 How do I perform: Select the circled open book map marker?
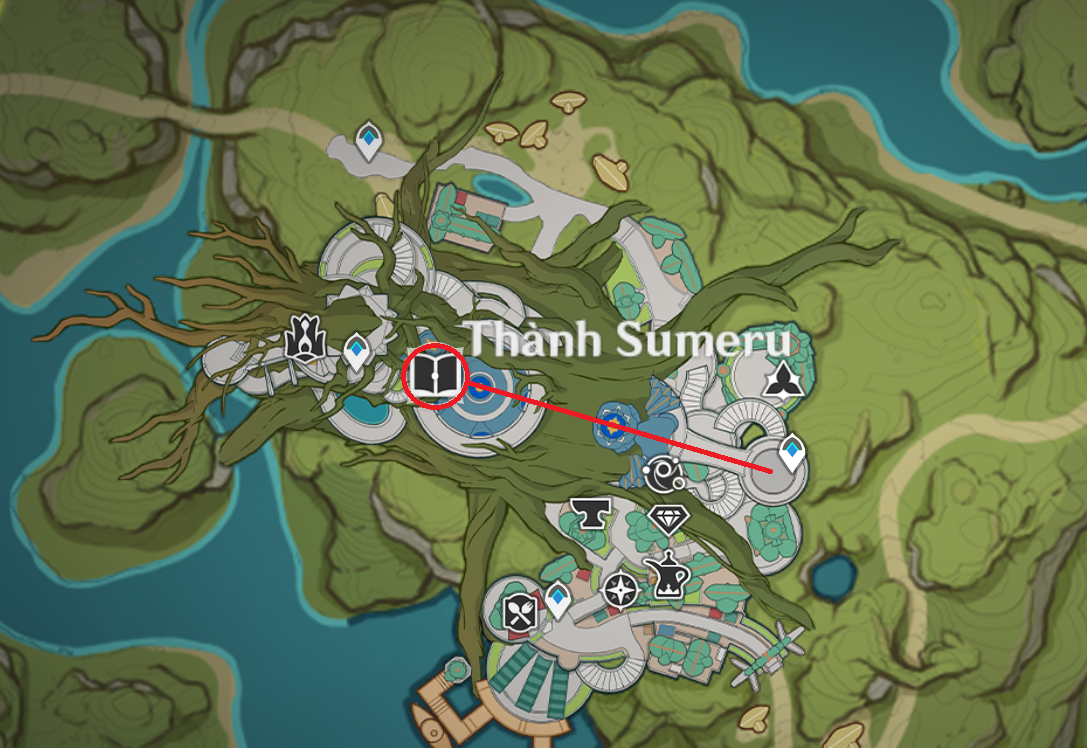pos(434,376)
